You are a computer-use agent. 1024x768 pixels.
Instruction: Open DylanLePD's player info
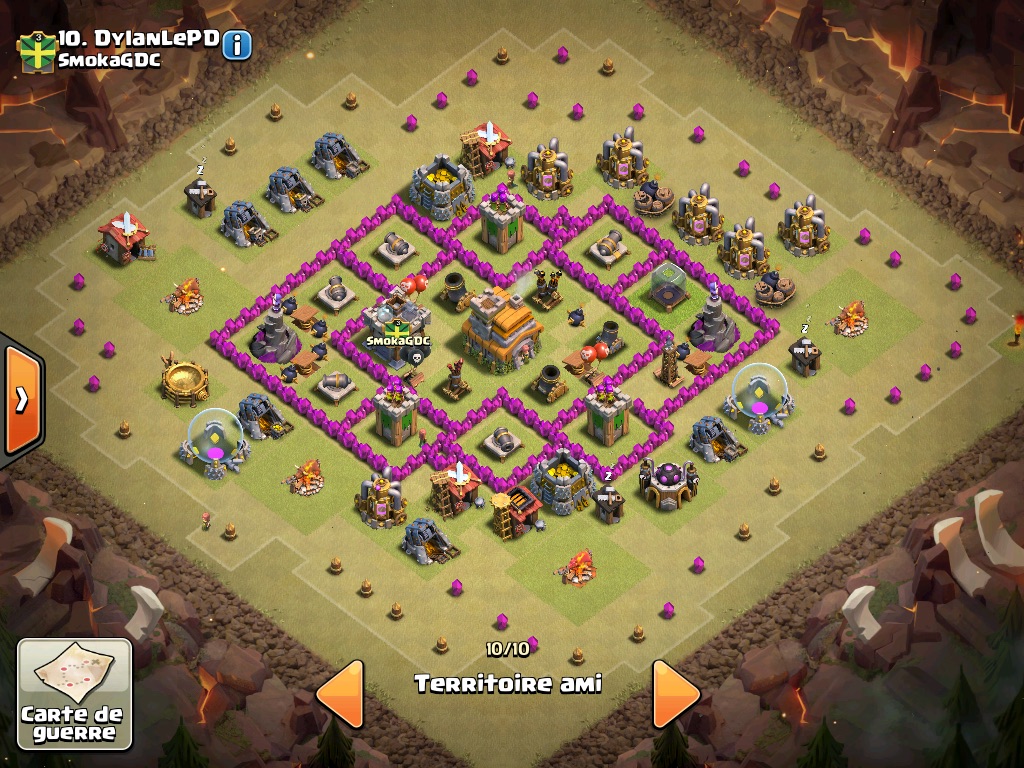click(x=237, y=45)
